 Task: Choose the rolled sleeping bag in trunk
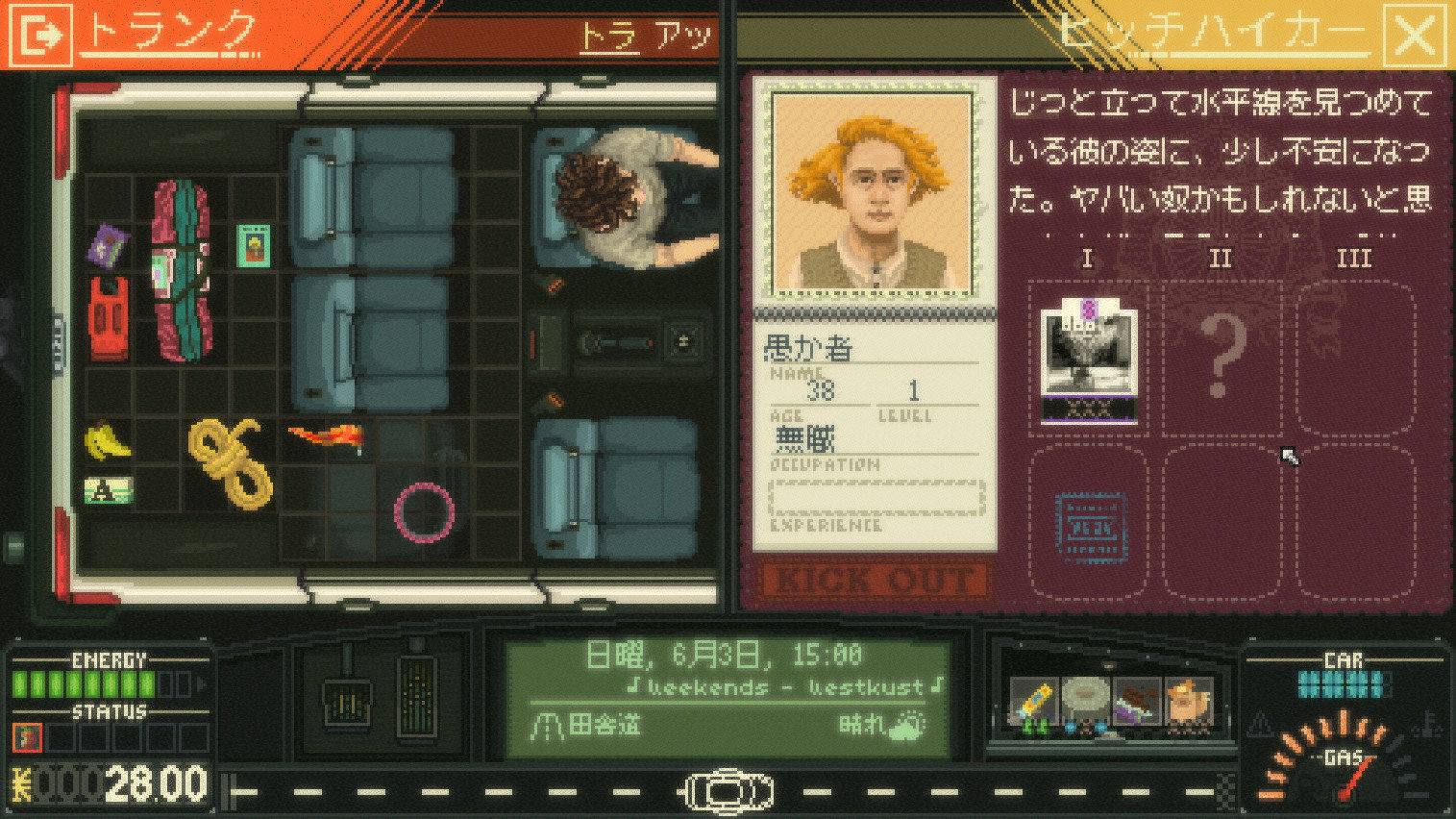[x=181, y=270]
